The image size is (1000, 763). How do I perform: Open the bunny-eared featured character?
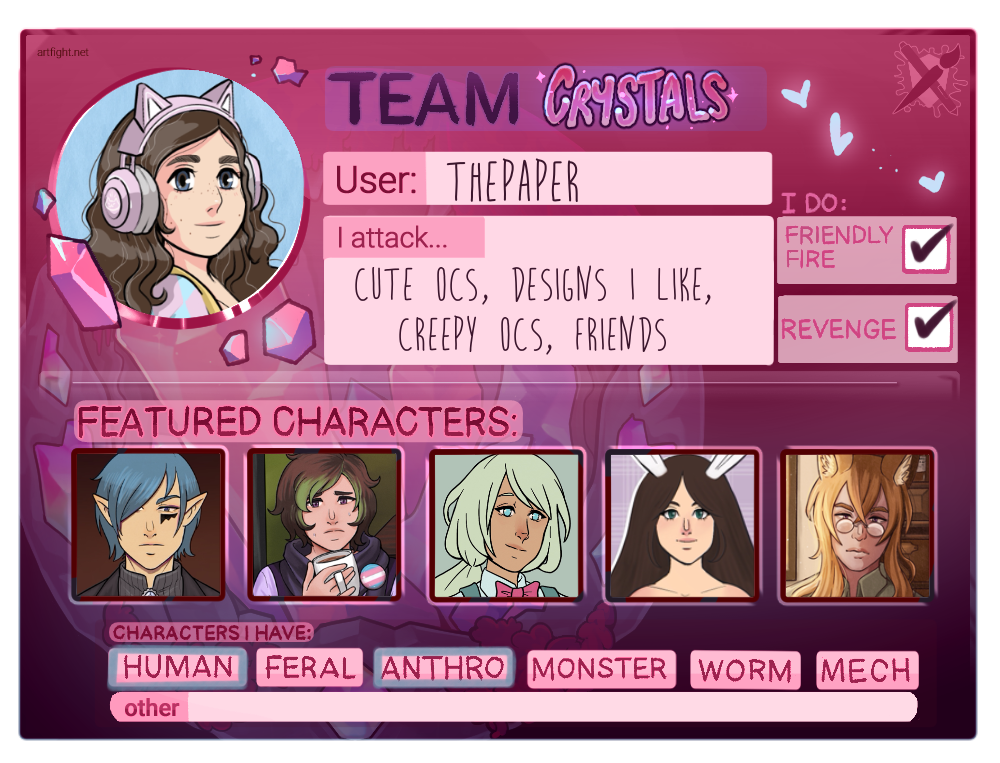(682, 524)
